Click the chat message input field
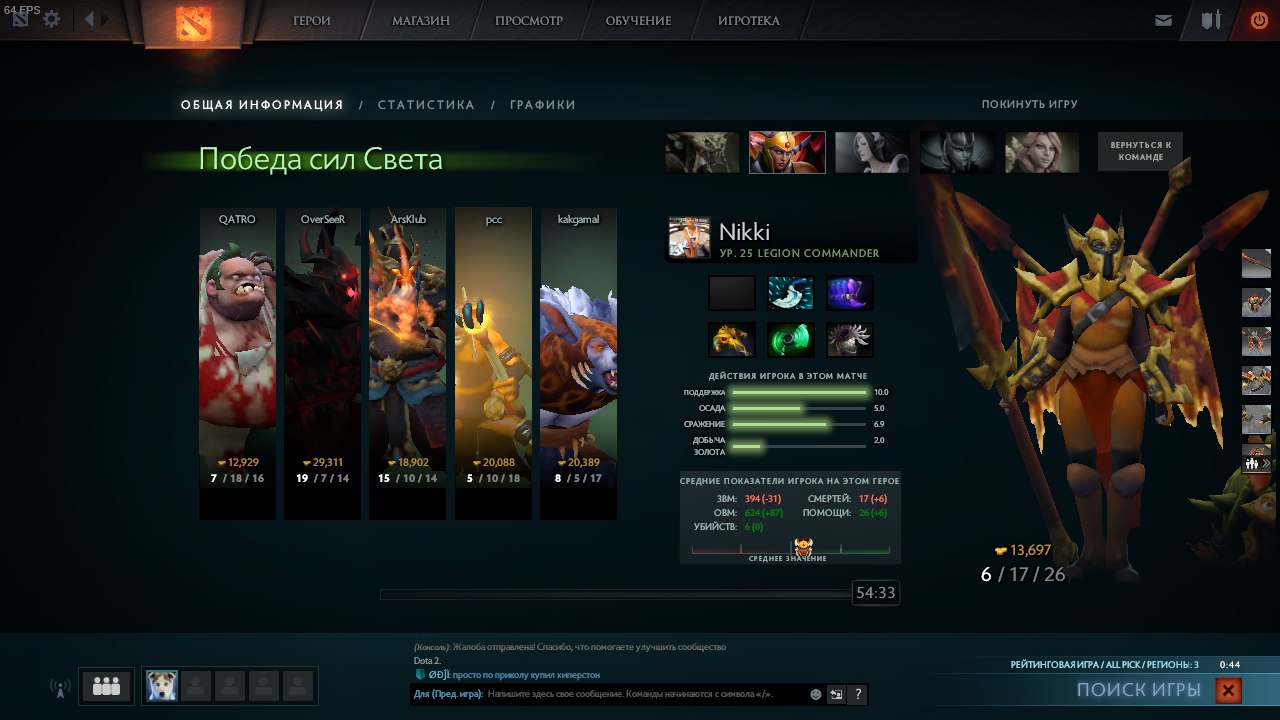The height and width of the screenshot is (720, 1280). click(x=645, y=694)
